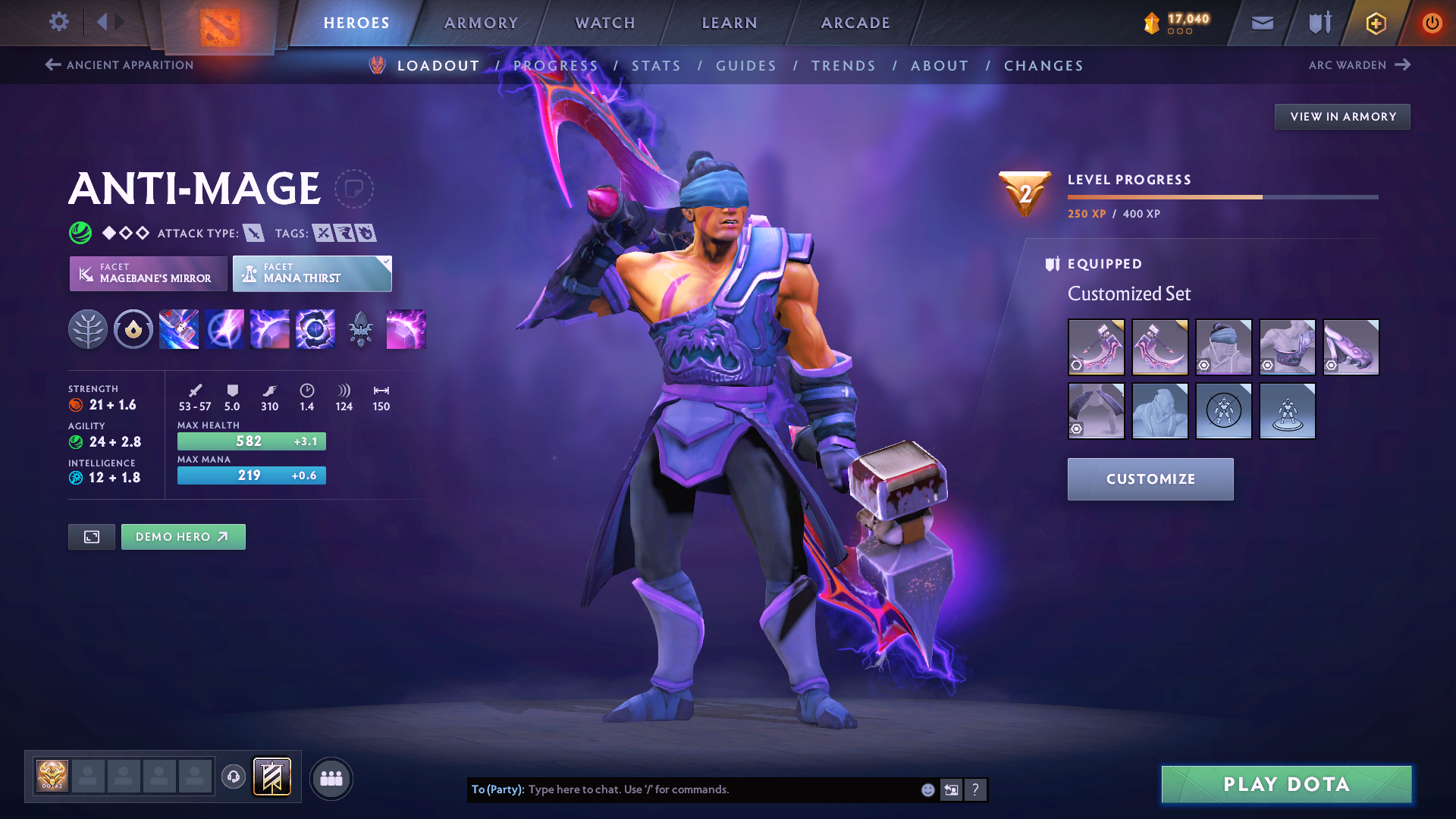Open the GUIDES tab

click(746, 66)
